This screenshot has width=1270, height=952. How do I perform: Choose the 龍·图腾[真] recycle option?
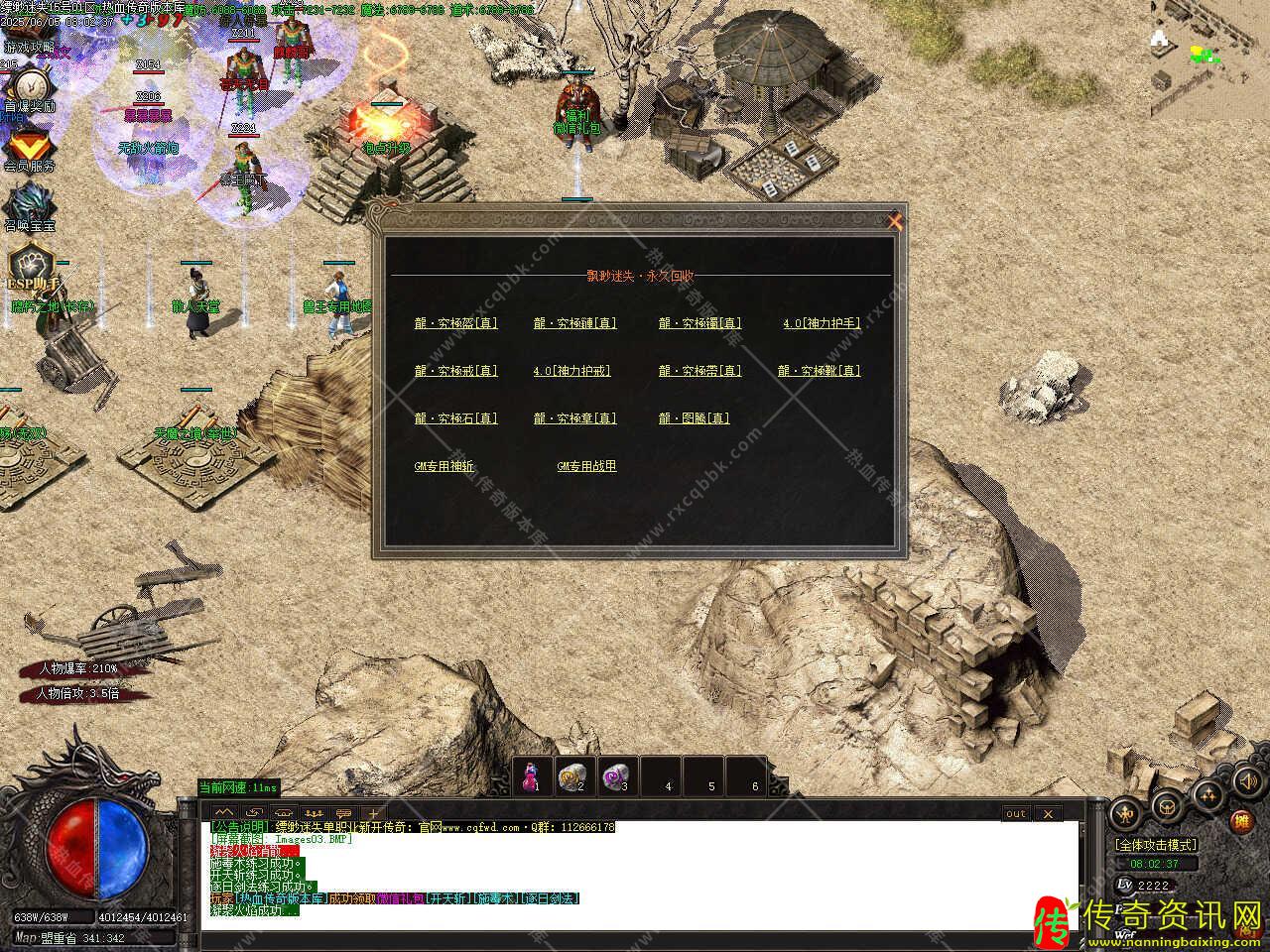click(694, 418)
